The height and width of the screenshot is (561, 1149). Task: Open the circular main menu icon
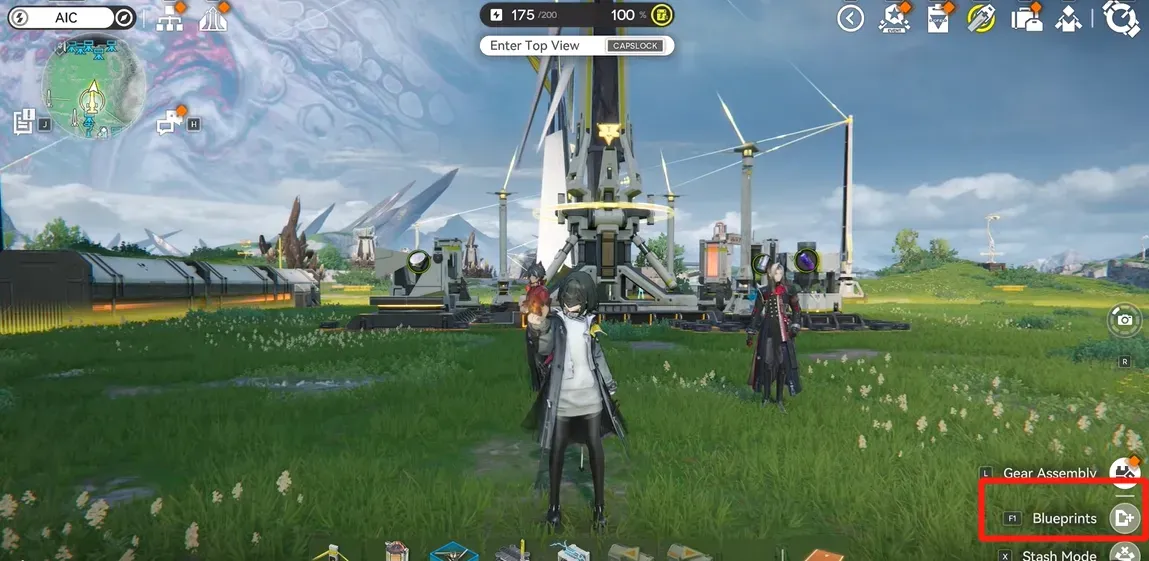[1122, 18]
